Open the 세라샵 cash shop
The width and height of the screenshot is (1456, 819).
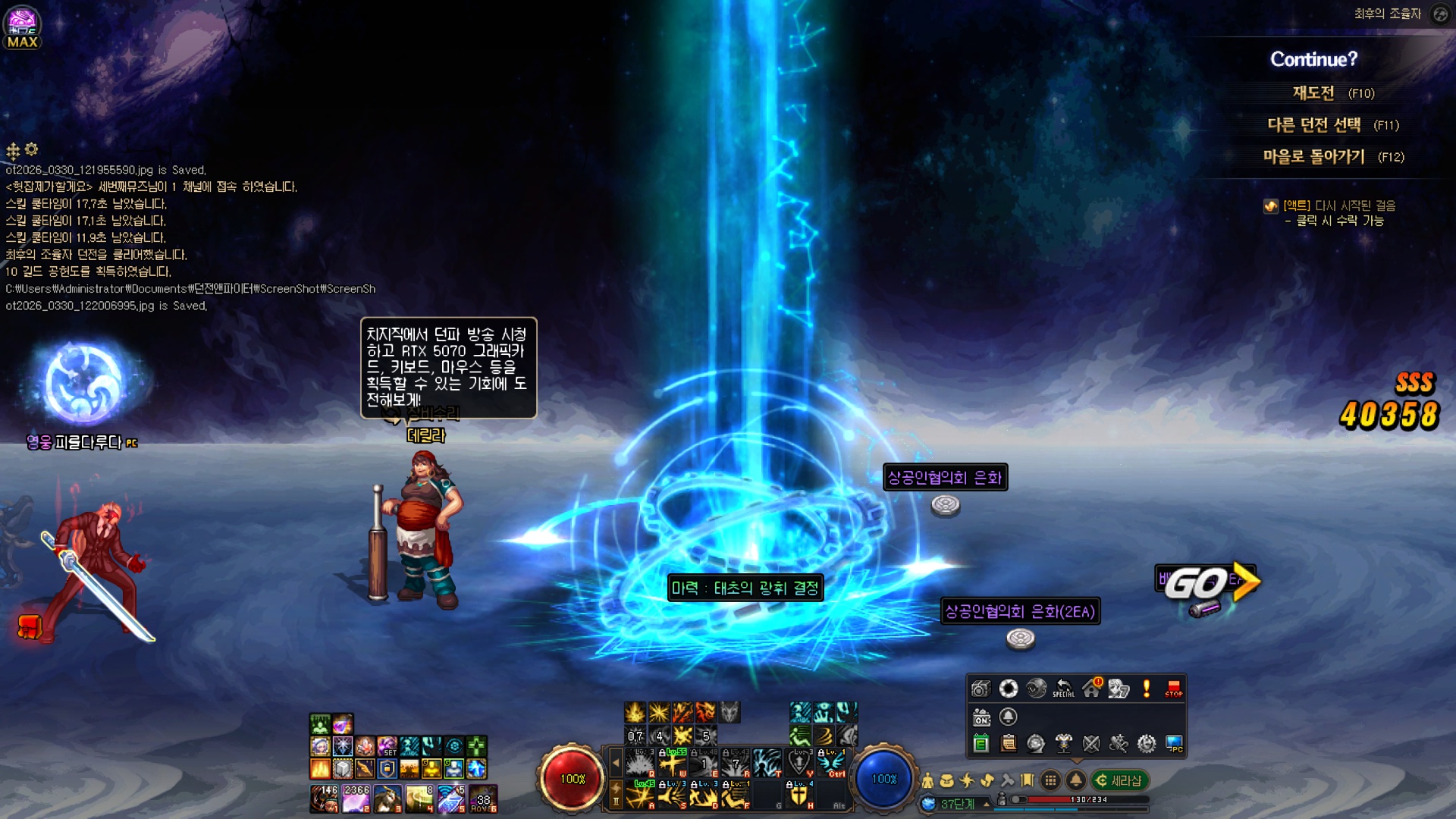point(1120,780)
